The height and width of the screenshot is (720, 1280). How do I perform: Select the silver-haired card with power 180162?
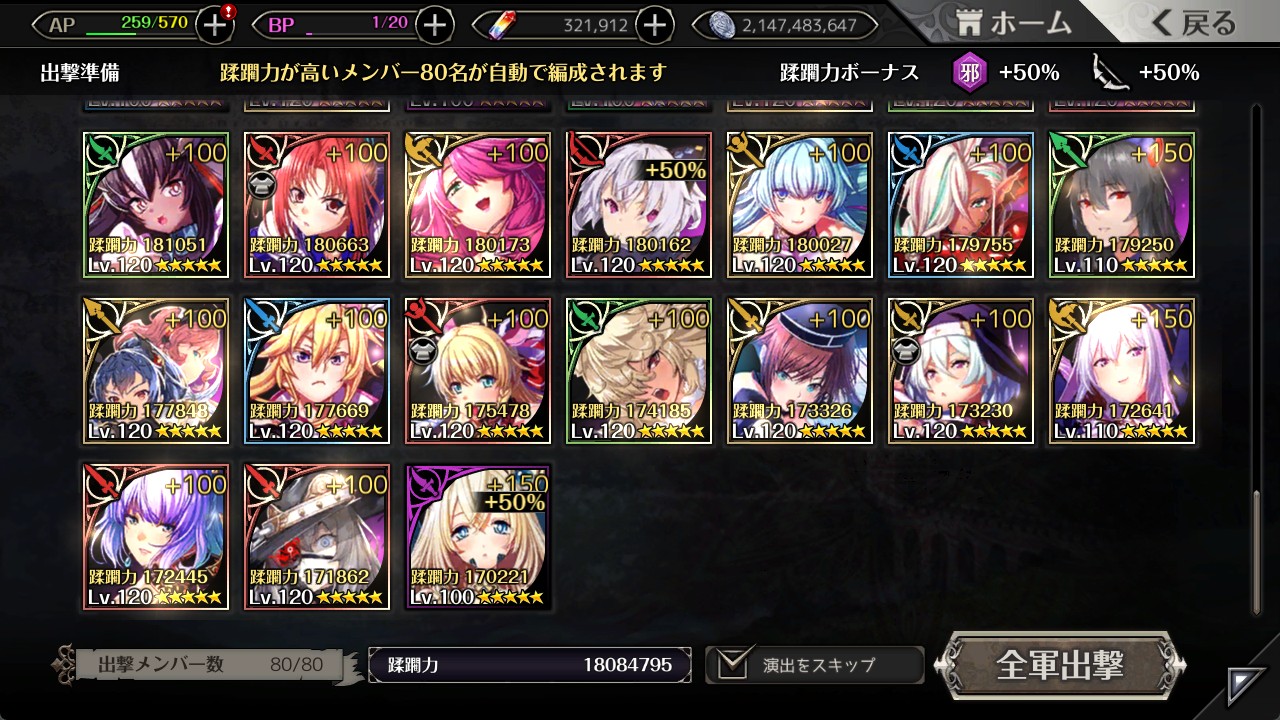[x=639, y=205]
